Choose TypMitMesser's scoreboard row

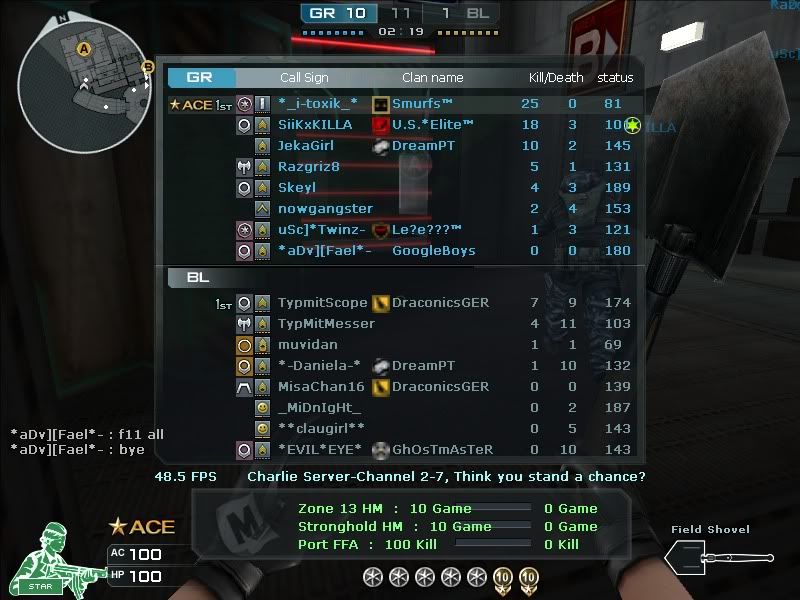point(326,324)
